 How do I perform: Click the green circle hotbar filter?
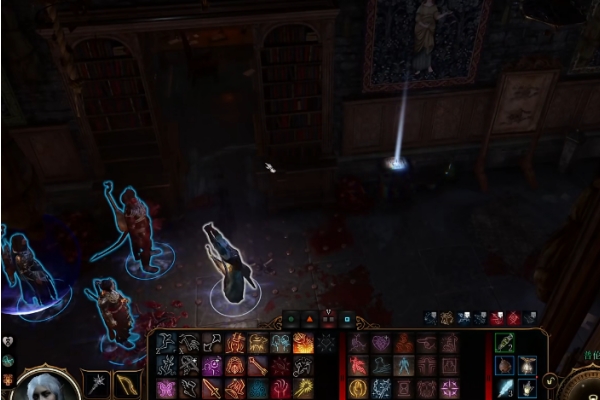(x=291, y=319)
